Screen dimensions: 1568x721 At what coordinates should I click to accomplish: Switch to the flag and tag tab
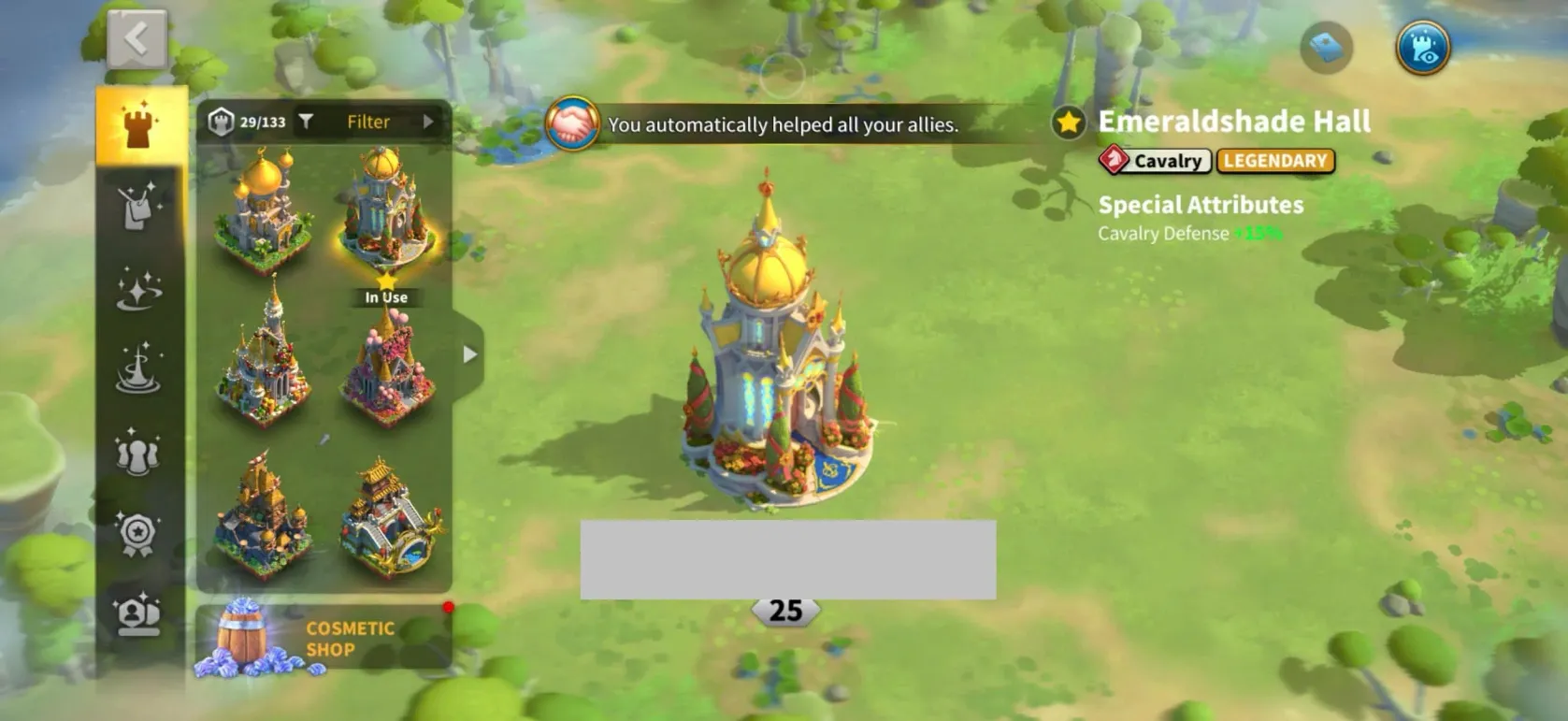point(139,207)
